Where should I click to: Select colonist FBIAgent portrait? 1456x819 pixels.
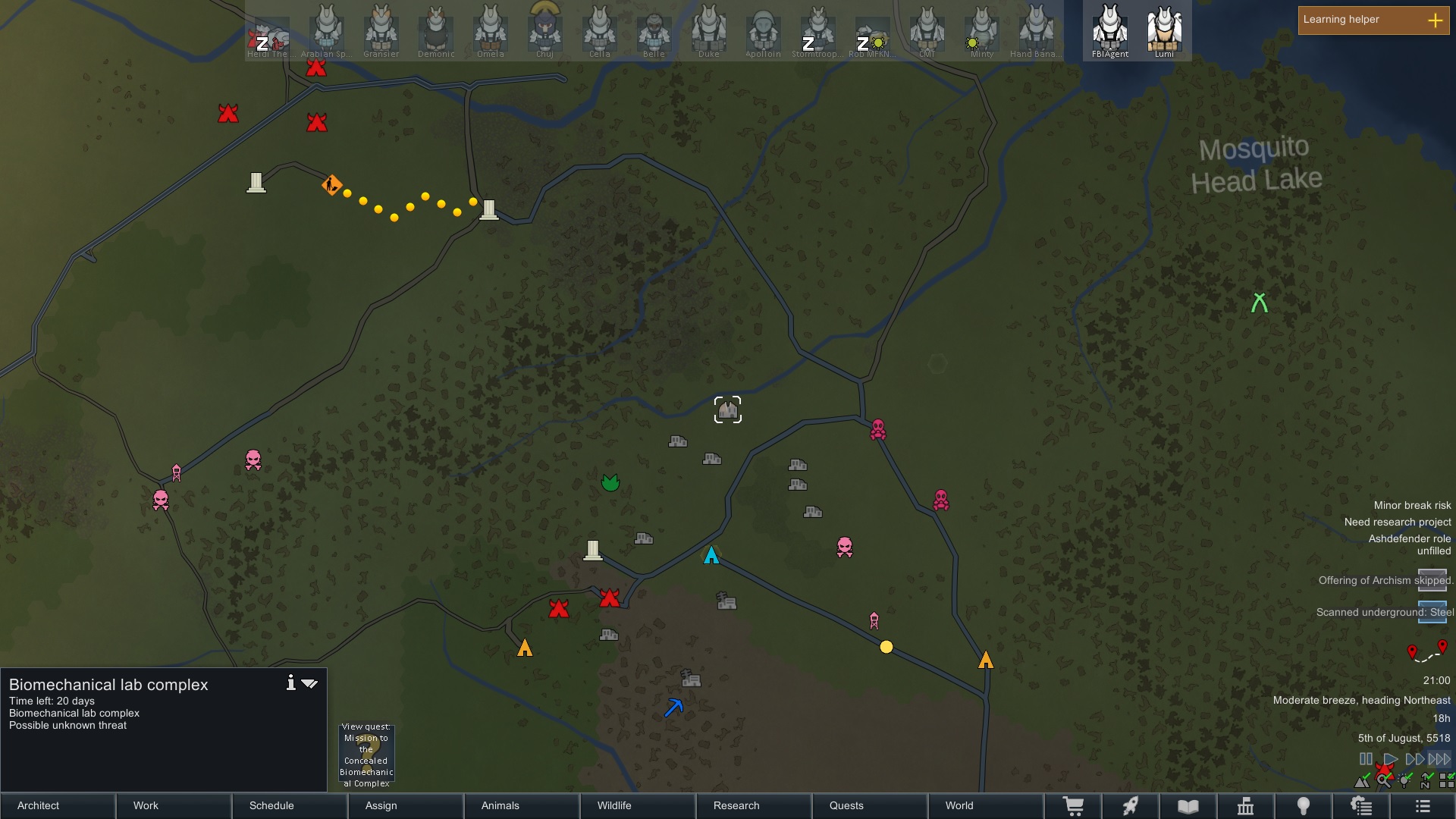pos(1110,30)
